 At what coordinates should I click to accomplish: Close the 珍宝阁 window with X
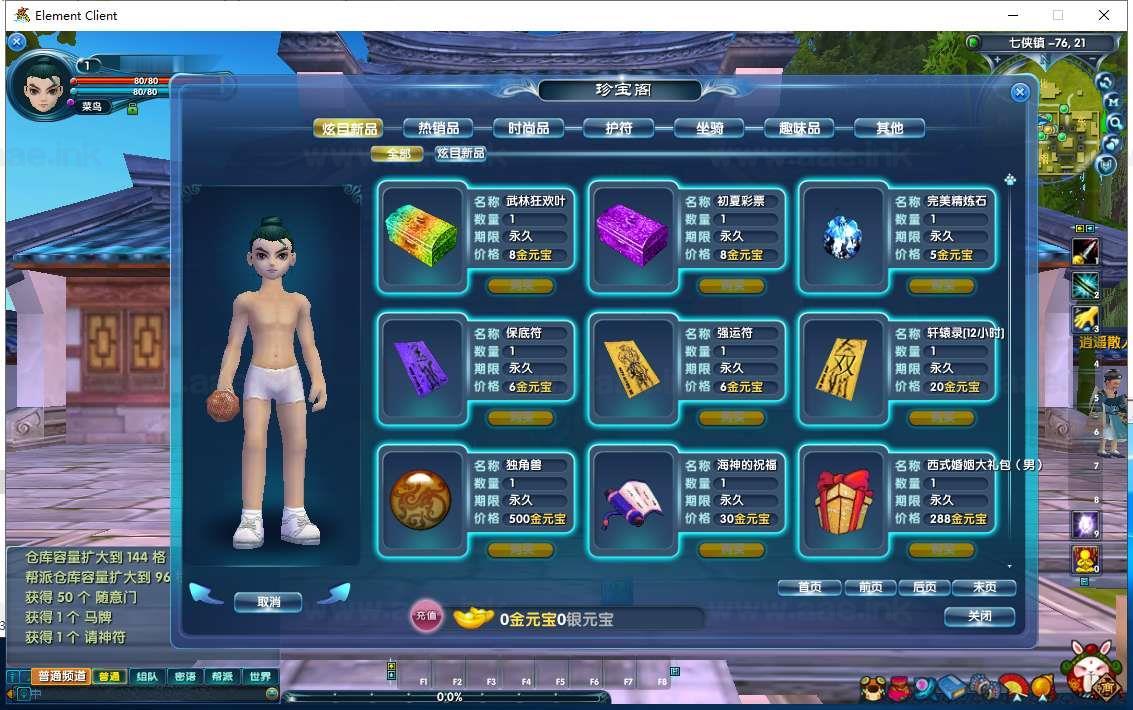pos(1019,93)
